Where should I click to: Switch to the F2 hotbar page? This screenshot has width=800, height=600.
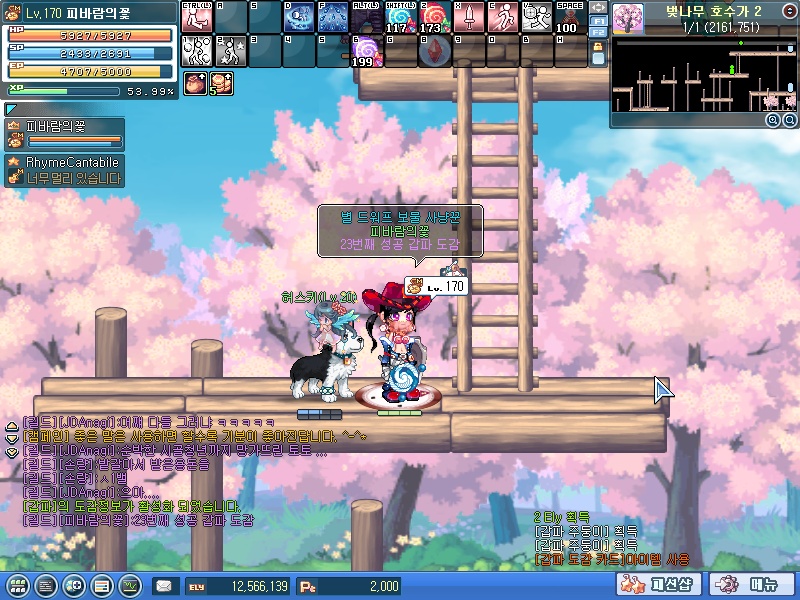tap(598, 32)
